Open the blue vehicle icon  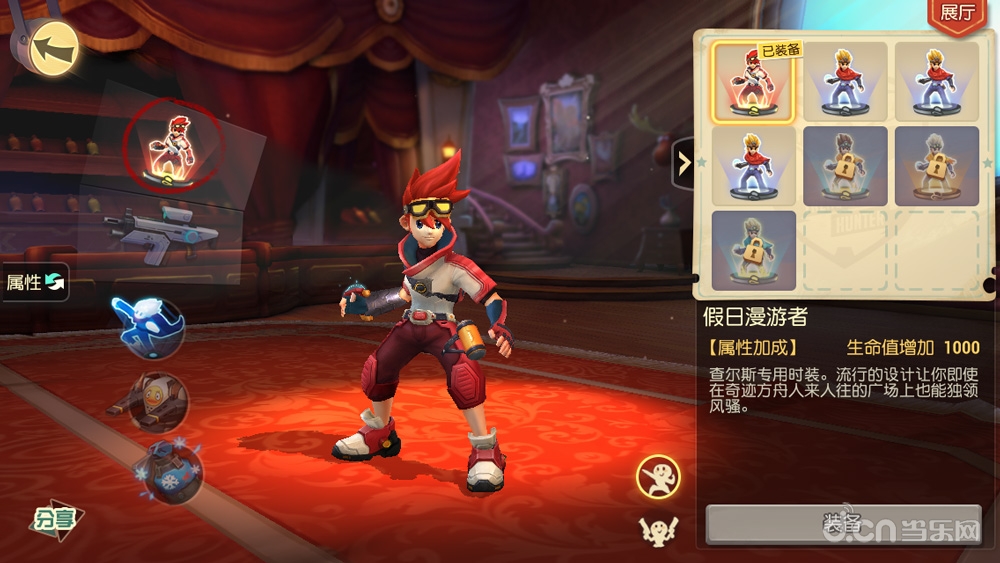[171, 472]
